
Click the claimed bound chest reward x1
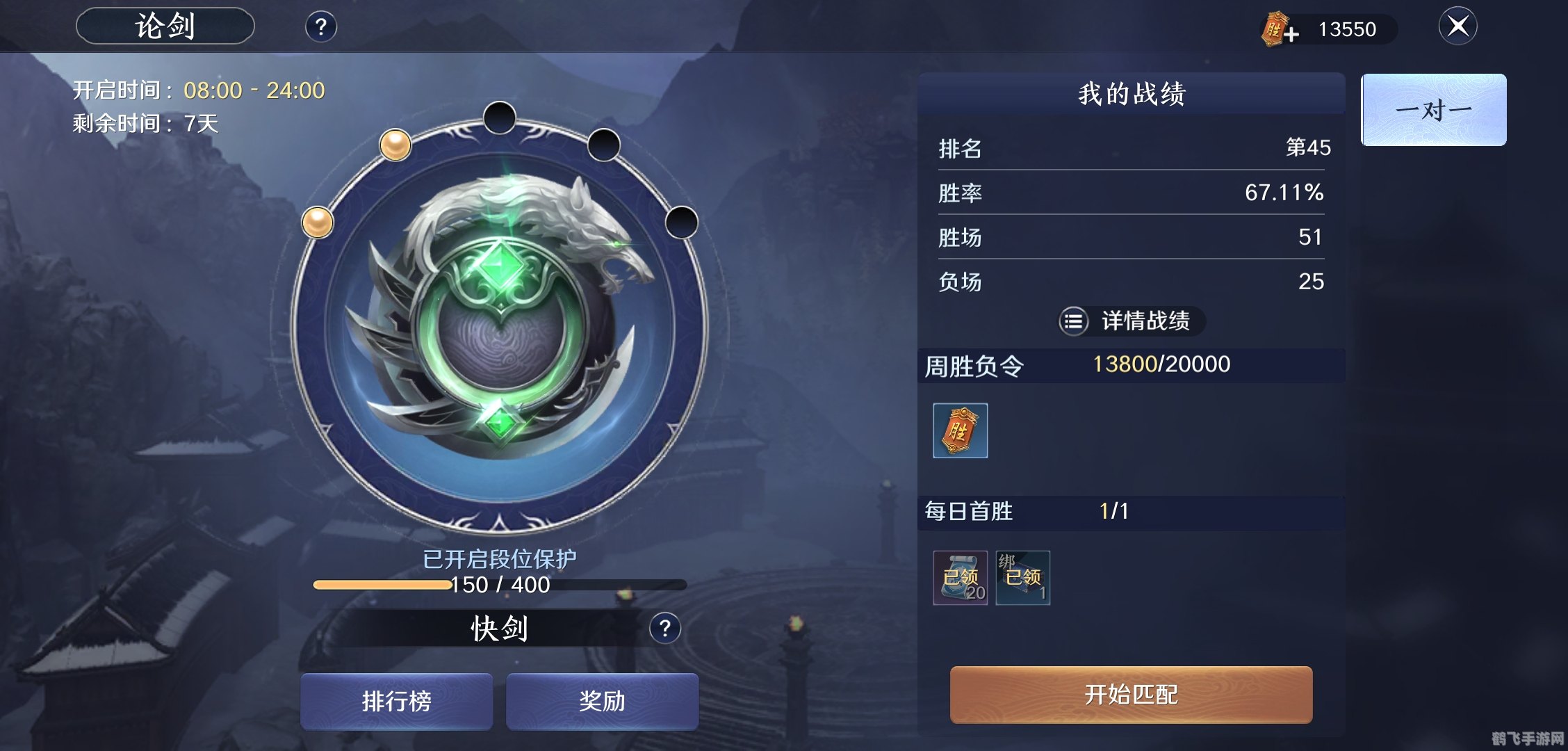1022,577
